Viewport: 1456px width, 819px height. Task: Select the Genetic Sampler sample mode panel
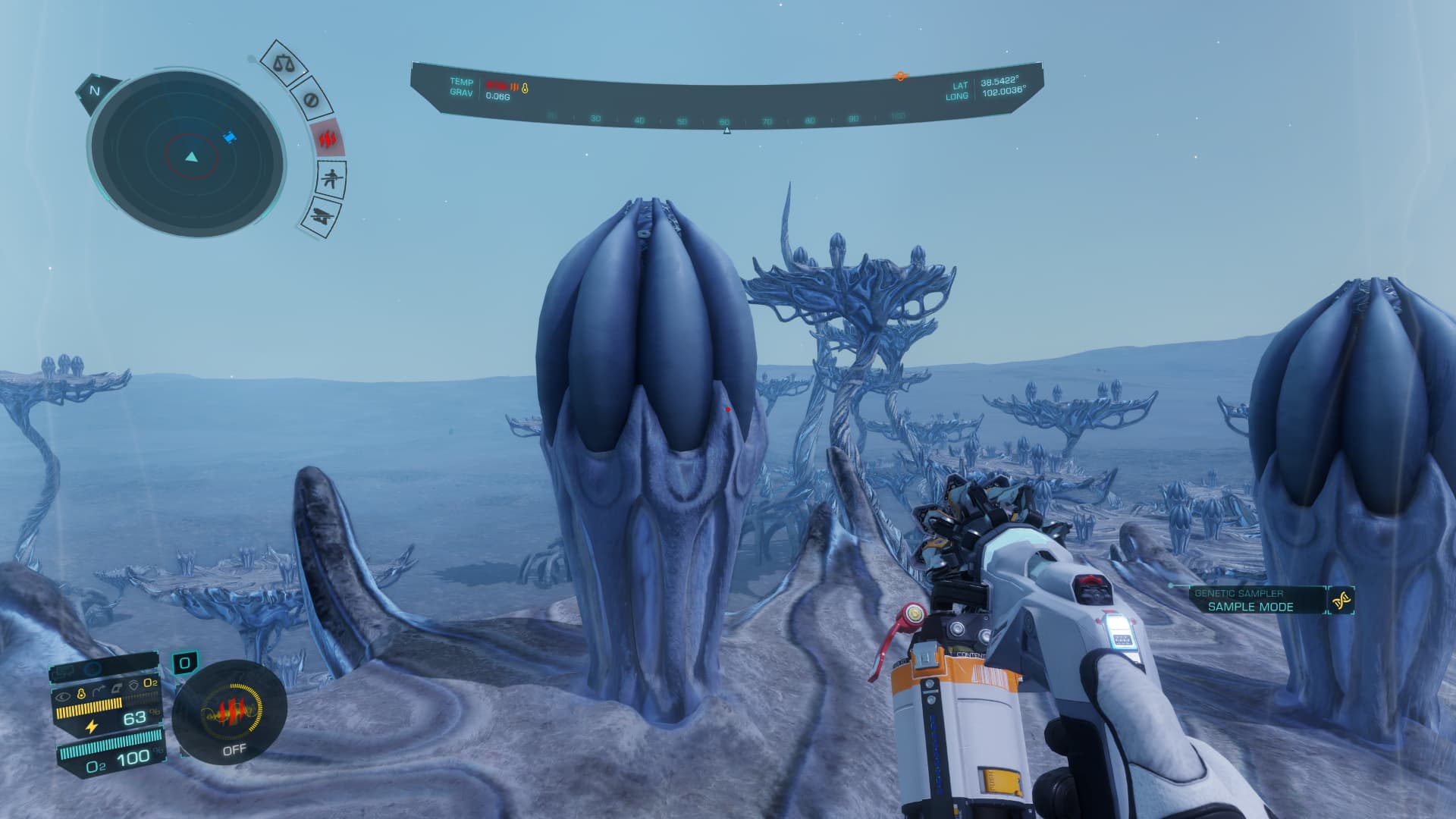(x=1250, y=600)
